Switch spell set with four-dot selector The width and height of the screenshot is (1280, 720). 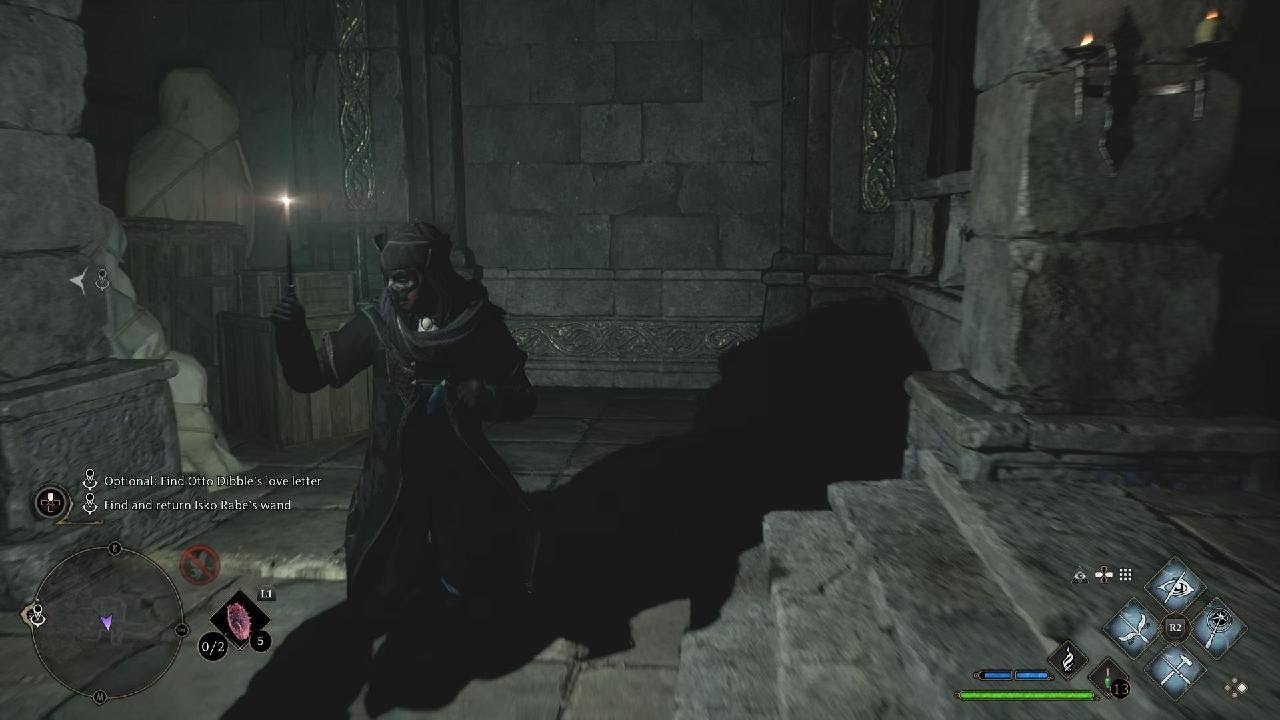tap(1237, 687)
